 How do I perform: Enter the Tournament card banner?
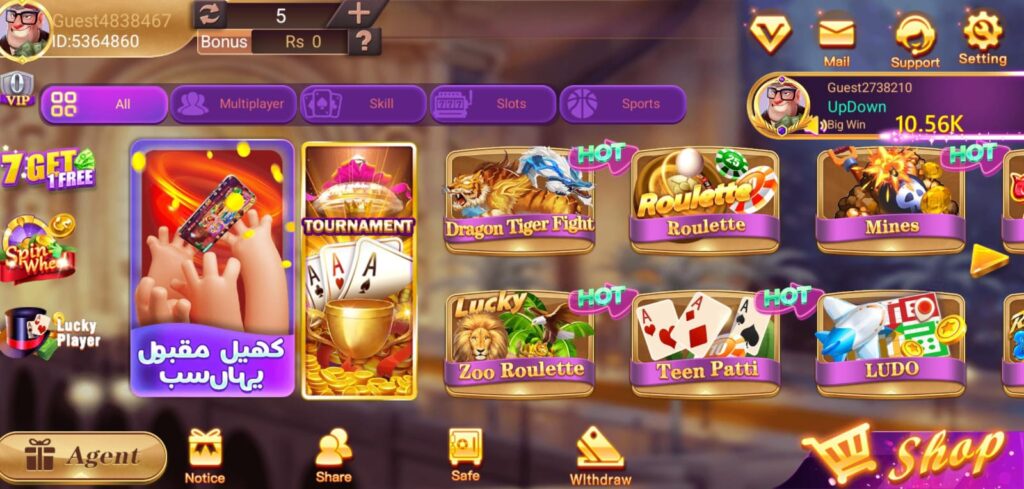pos(359,271)
